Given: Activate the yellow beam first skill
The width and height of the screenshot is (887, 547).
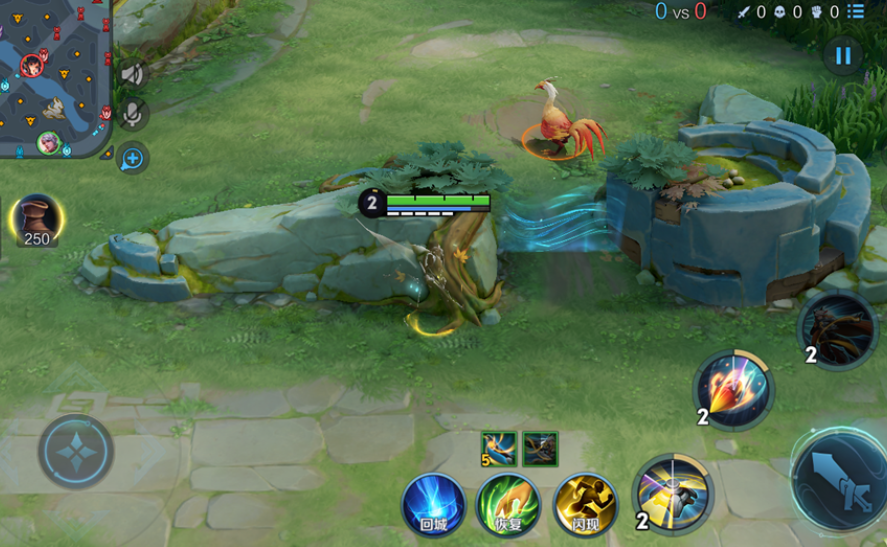Looking at the screenshot, I should click(673, 493).
